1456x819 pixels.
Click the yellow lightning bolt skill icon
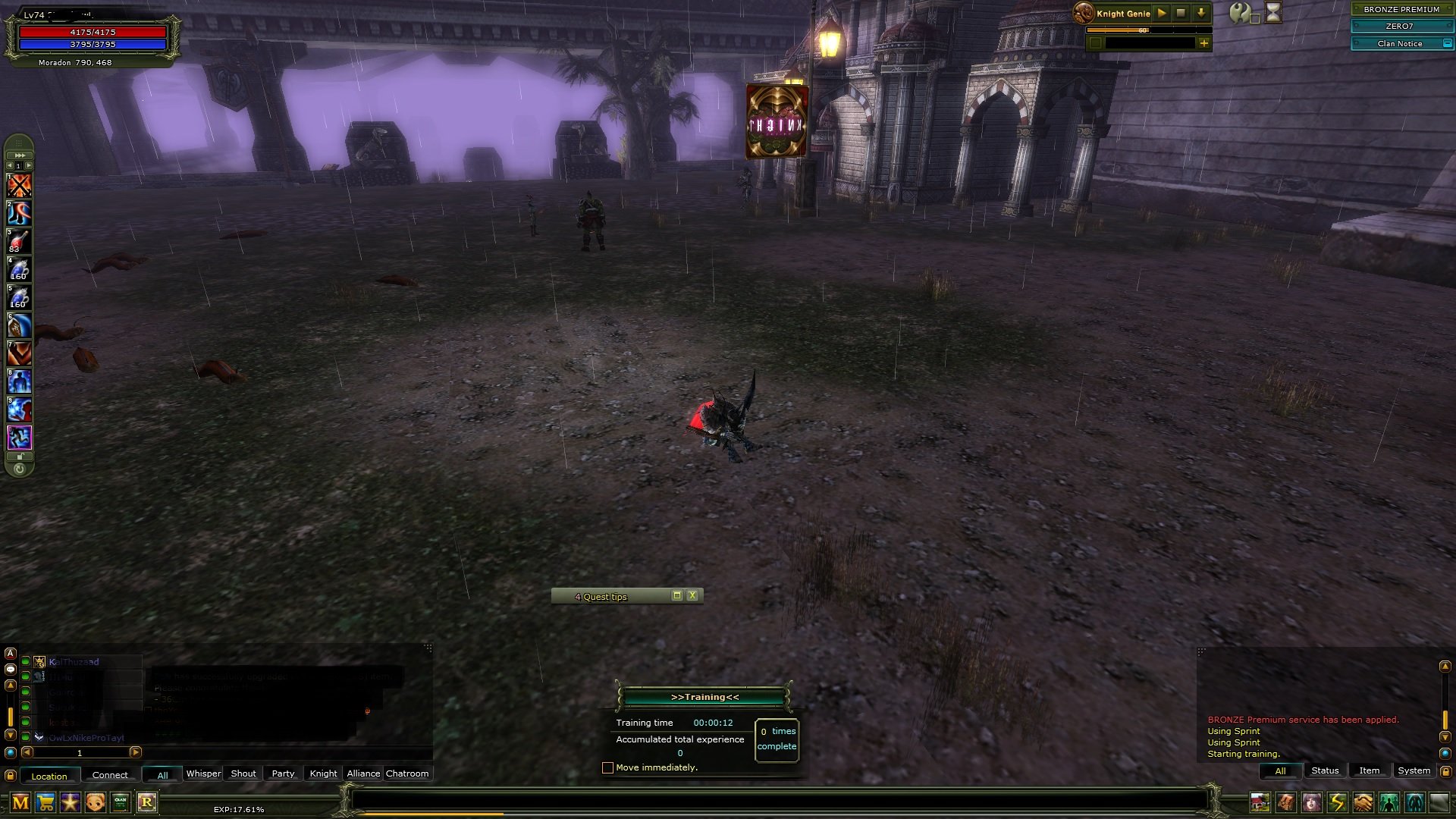pos(1337,802)
